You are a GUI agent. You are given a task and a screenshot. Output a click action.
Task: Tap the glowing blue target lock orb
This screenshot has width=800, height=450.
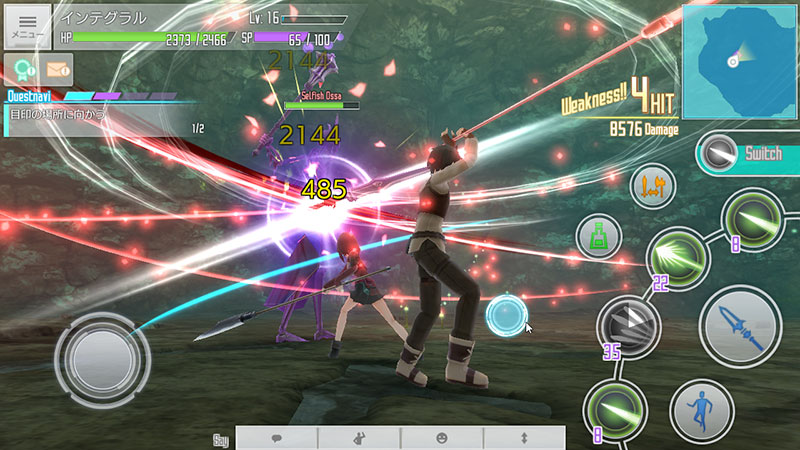(507, 317)
